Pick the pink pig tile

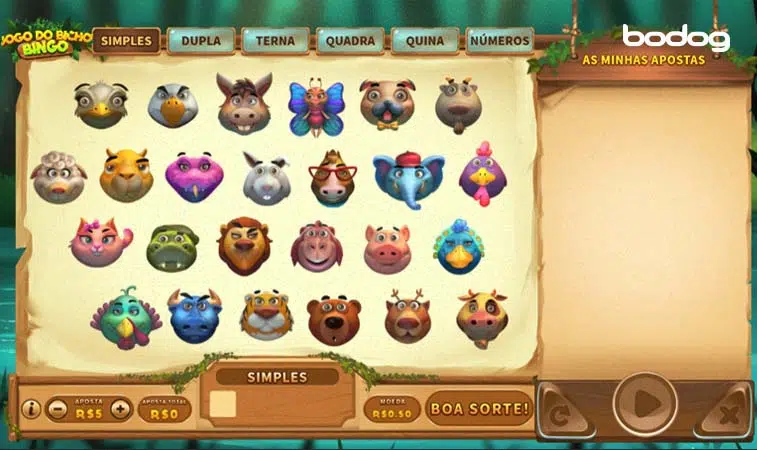[387, 248]
